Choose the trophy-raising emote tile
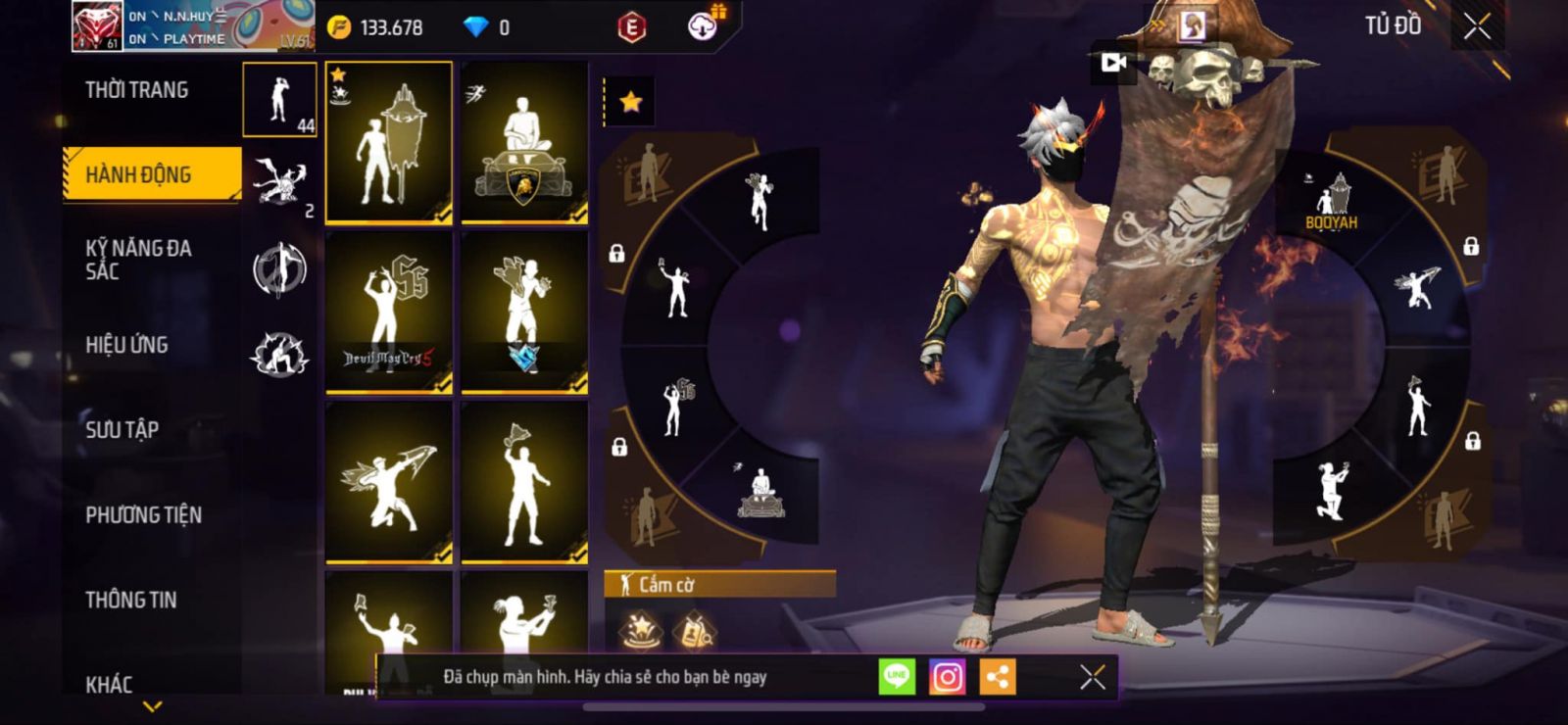 [524, 481]
